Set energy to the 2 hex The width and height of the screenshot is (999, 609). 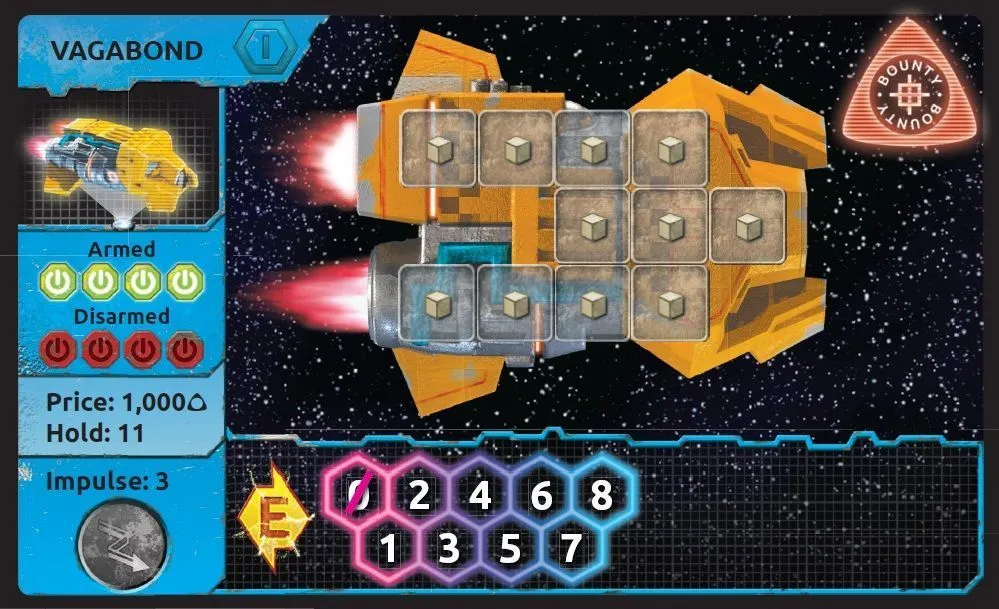(419, 494)
